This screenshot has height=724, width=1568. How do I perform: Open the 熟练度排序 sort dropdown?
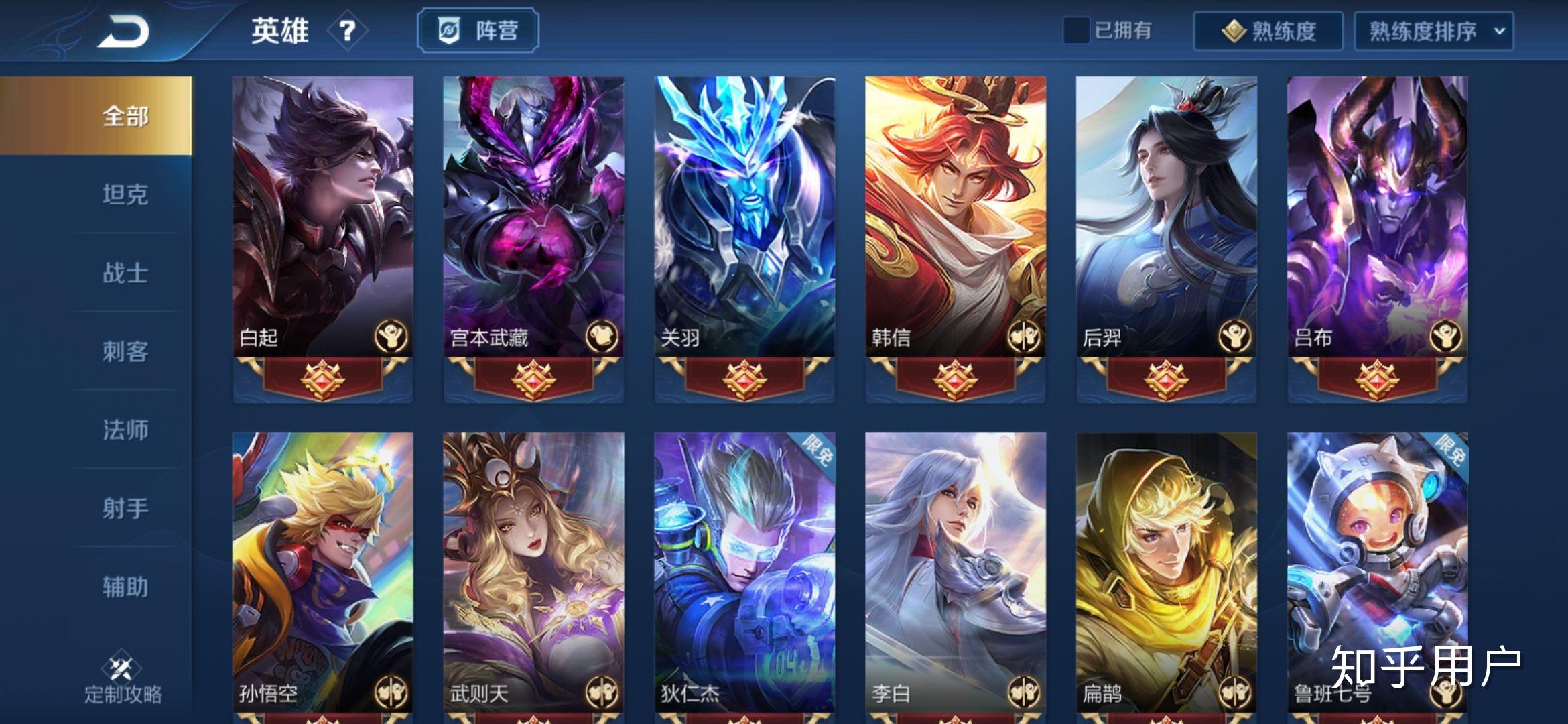pos(1433,31)
